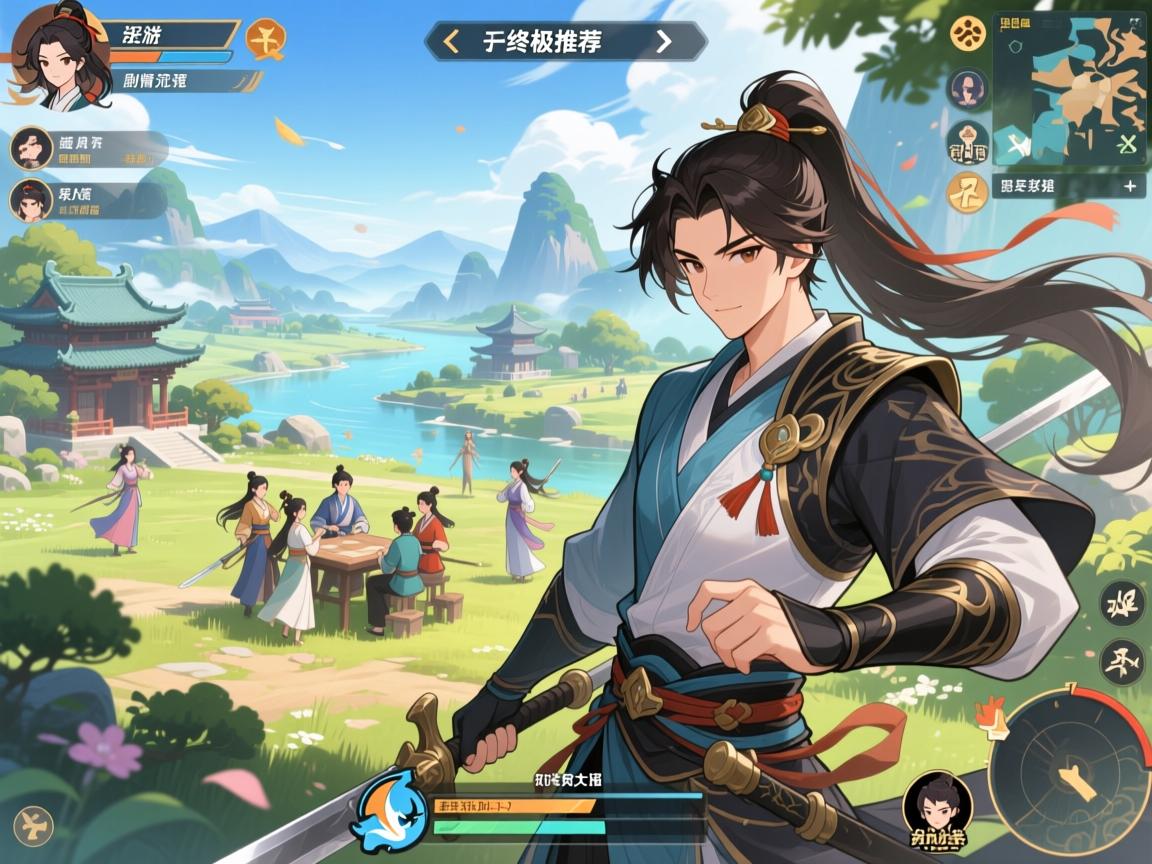Expand the panel with the plus sign under the minimap
The width and height of the screenshot is (1152, 864).
[1129, 185]
